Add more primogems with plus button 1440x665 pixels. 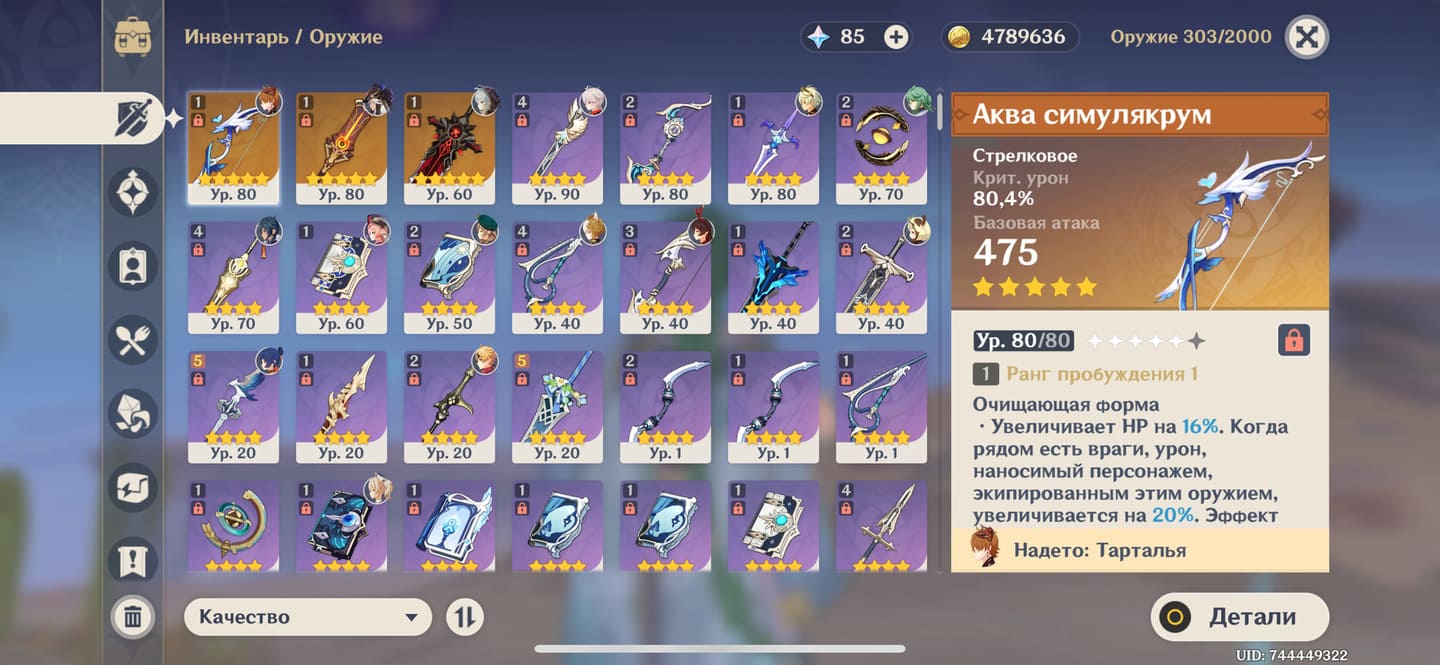pyautogui.click(x=896, y=38)
